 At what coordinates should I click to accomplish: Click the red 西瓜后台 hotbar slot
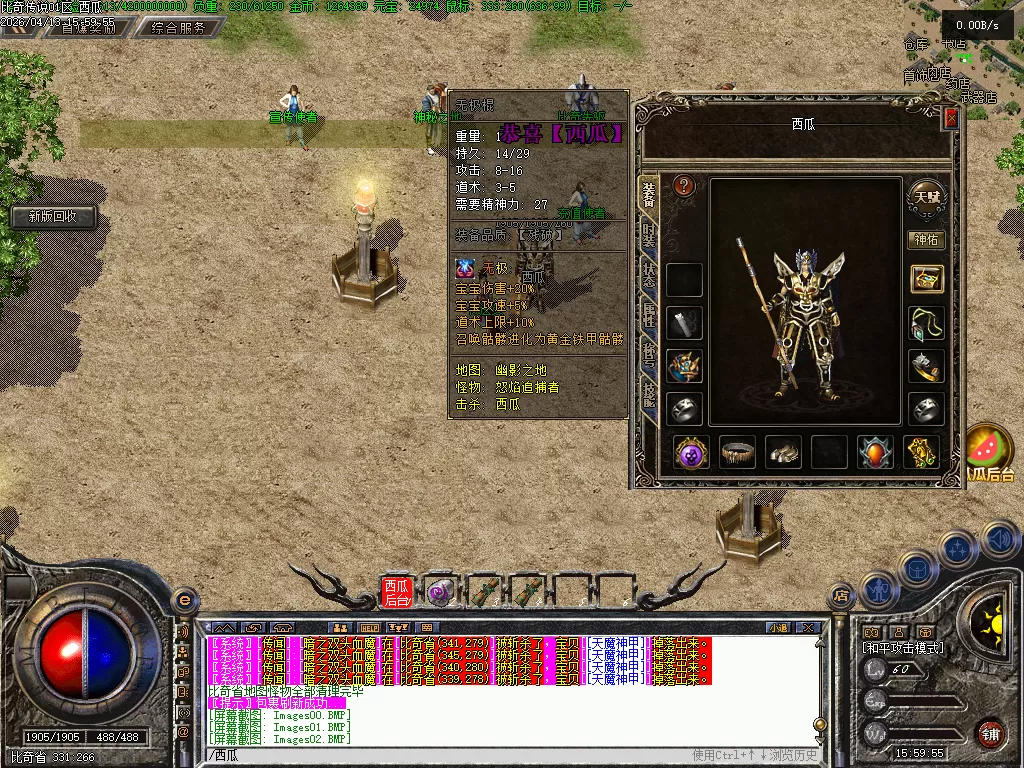point(397,592)
